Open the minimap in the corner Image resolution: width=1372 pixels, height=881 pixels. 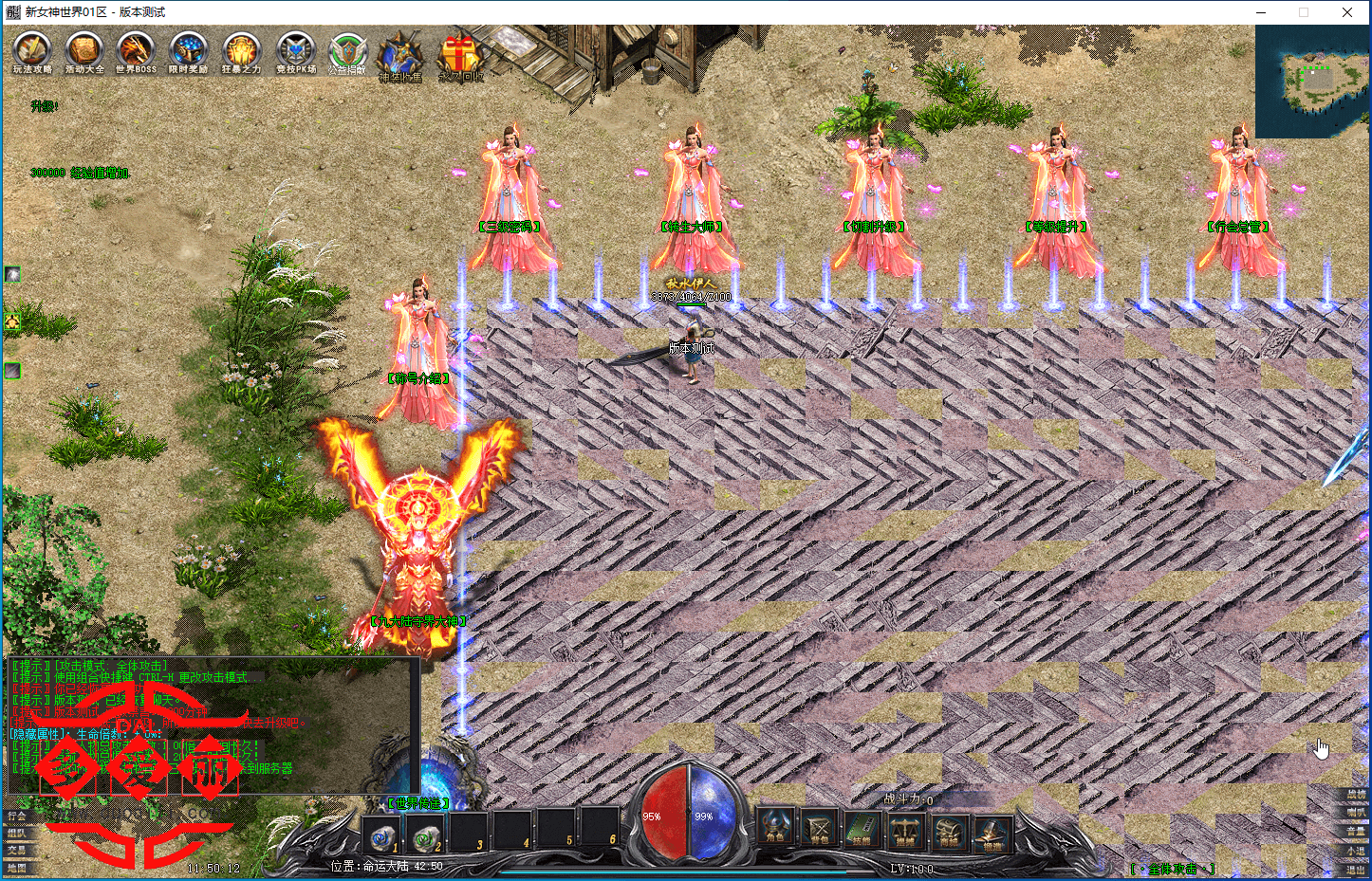point(1311,82)
